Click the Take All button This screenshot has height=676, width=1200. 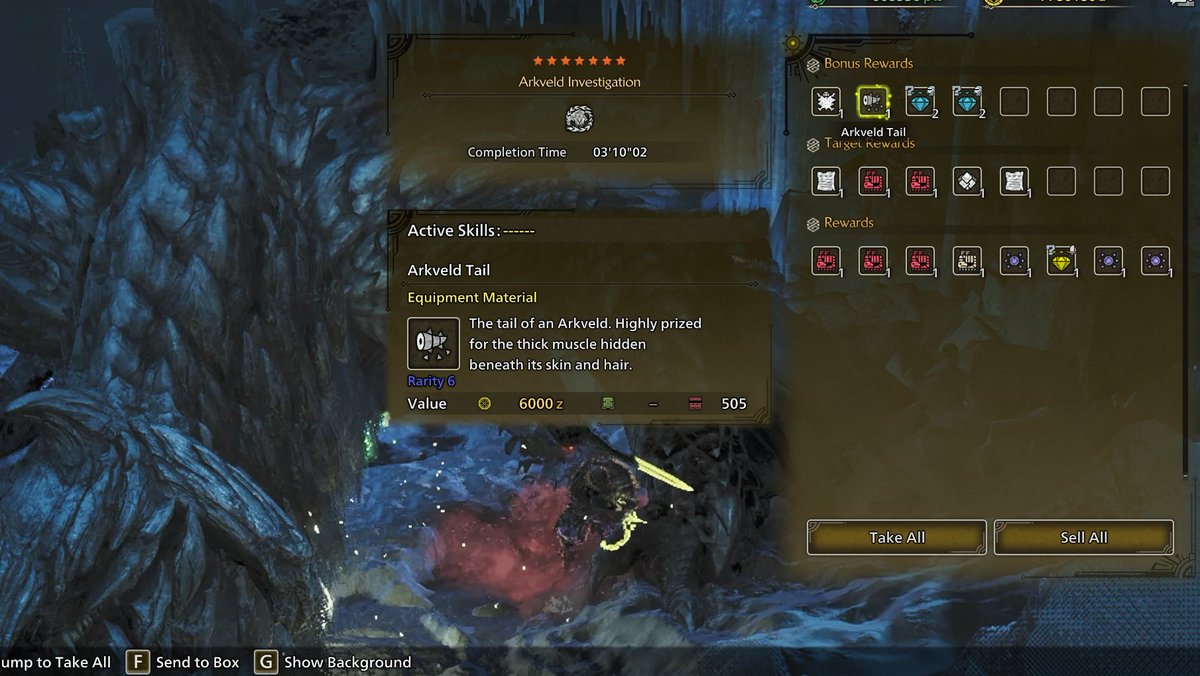(x=897, y=537)
